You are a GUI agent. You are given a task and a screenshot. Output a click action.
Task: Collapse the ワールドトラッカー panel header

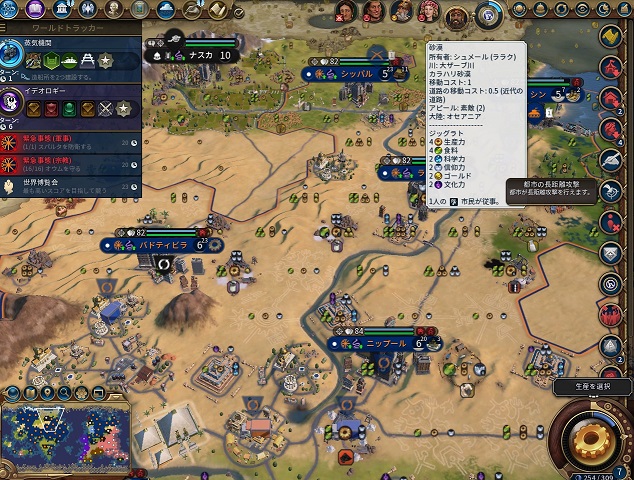[70, 30]
